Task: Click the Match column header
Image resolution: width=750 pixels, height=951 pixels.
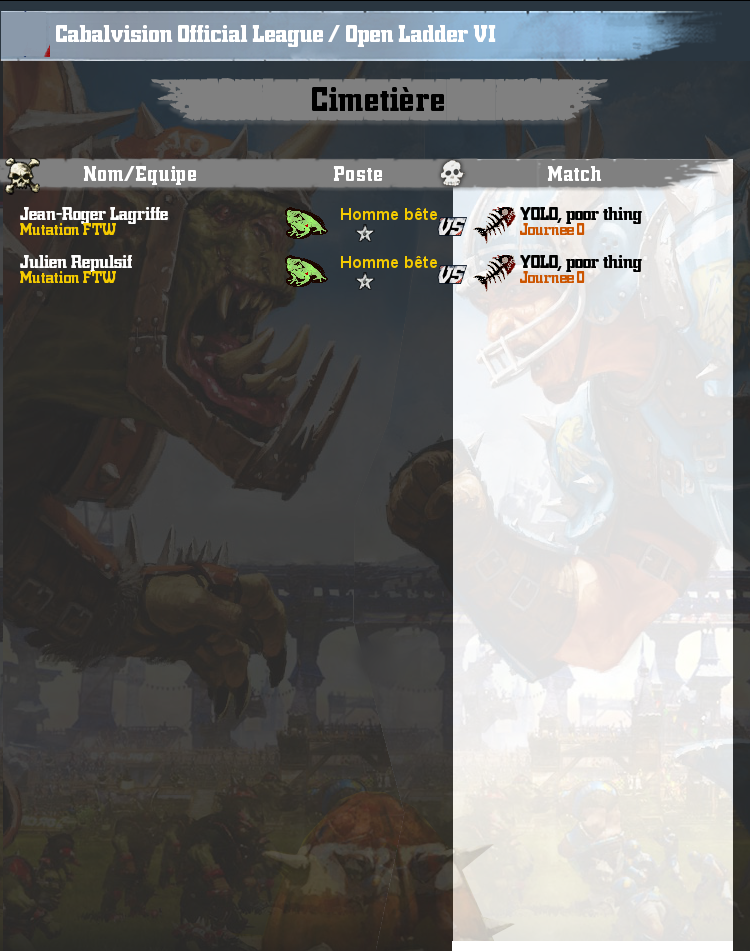Action: click(574, 174)
